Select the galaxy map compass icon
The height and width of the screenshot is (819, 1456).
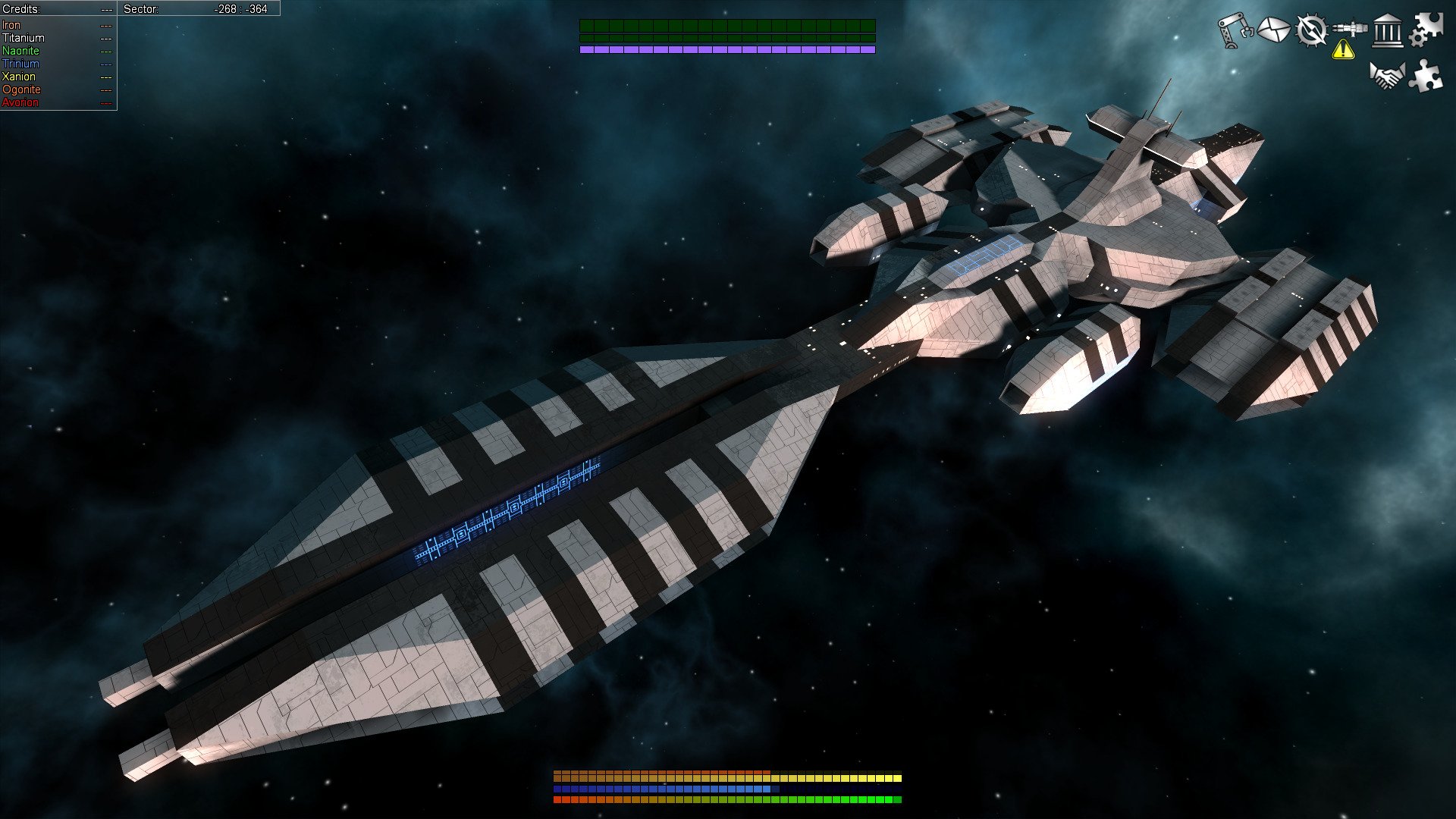(x=1312, y=30)
